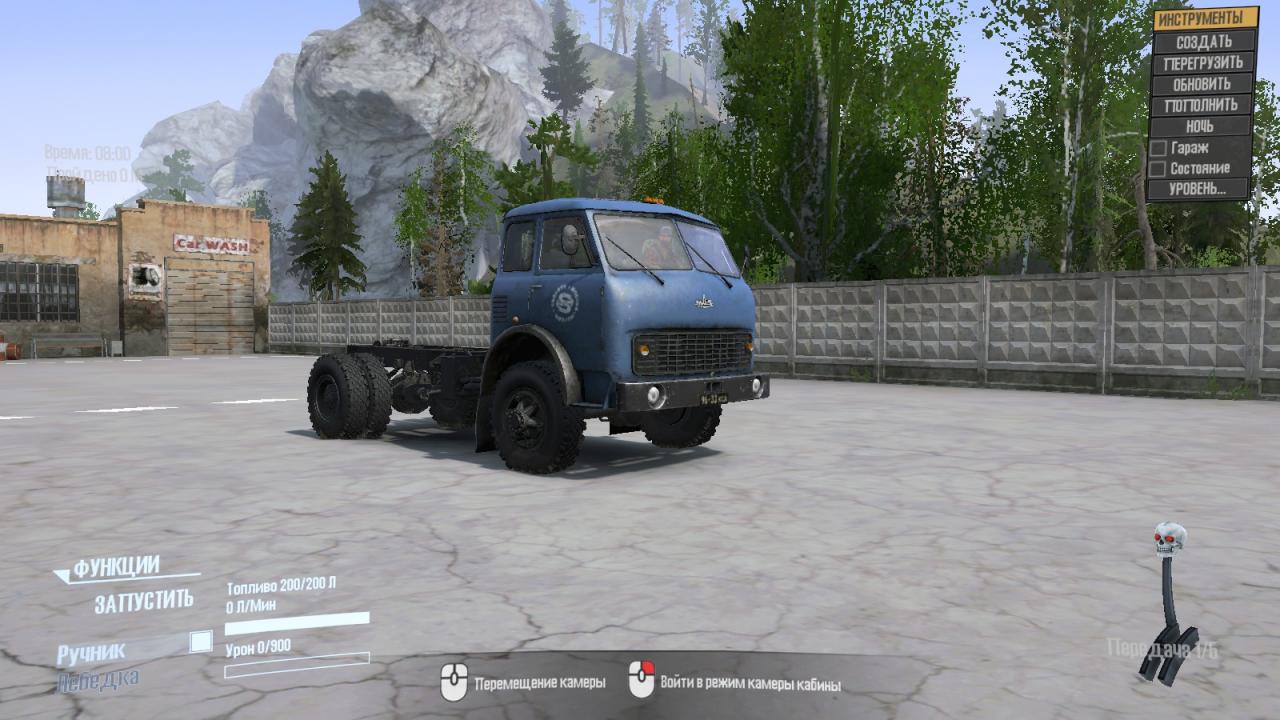Open the ФУНКЦИИ functions header

(x=115, y=568)
